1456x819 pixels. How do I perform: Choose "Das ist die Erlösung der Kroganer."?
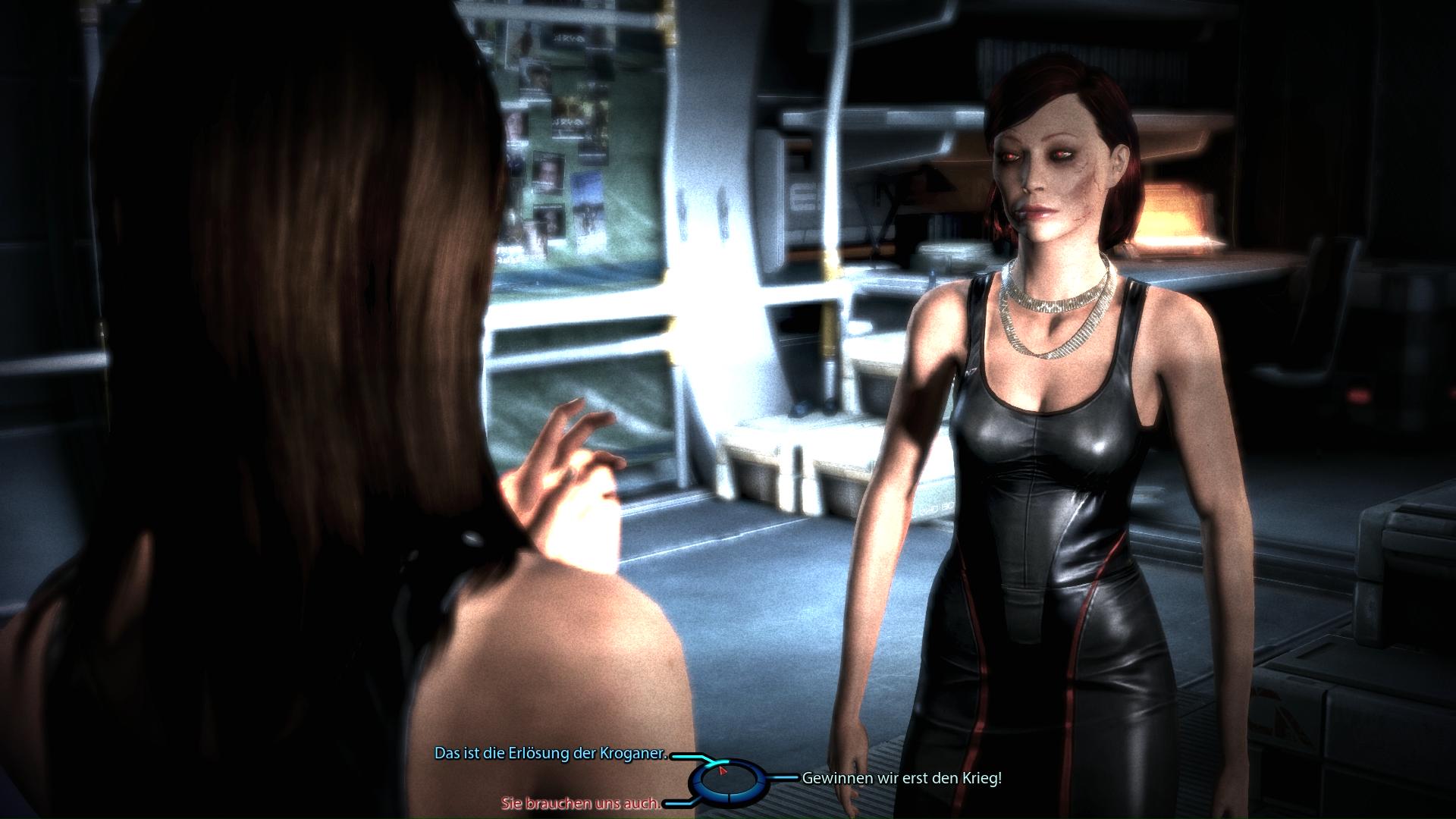[550, 754]
